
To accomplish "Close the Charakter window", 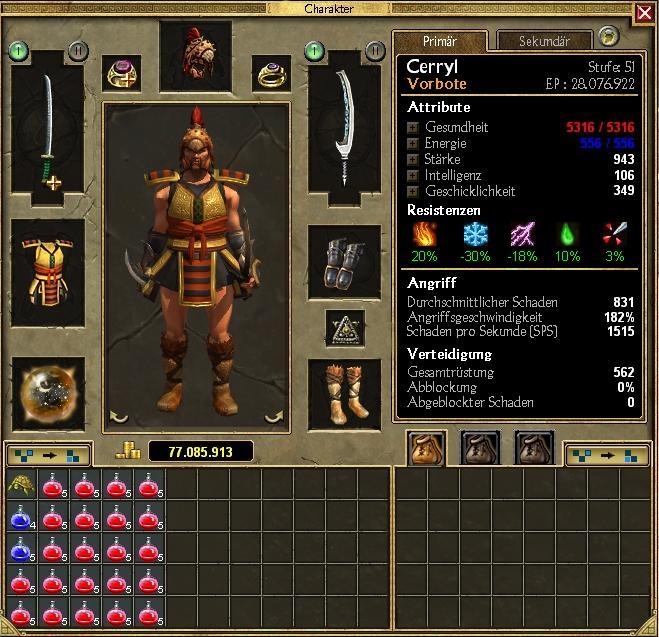I will 643,12.
